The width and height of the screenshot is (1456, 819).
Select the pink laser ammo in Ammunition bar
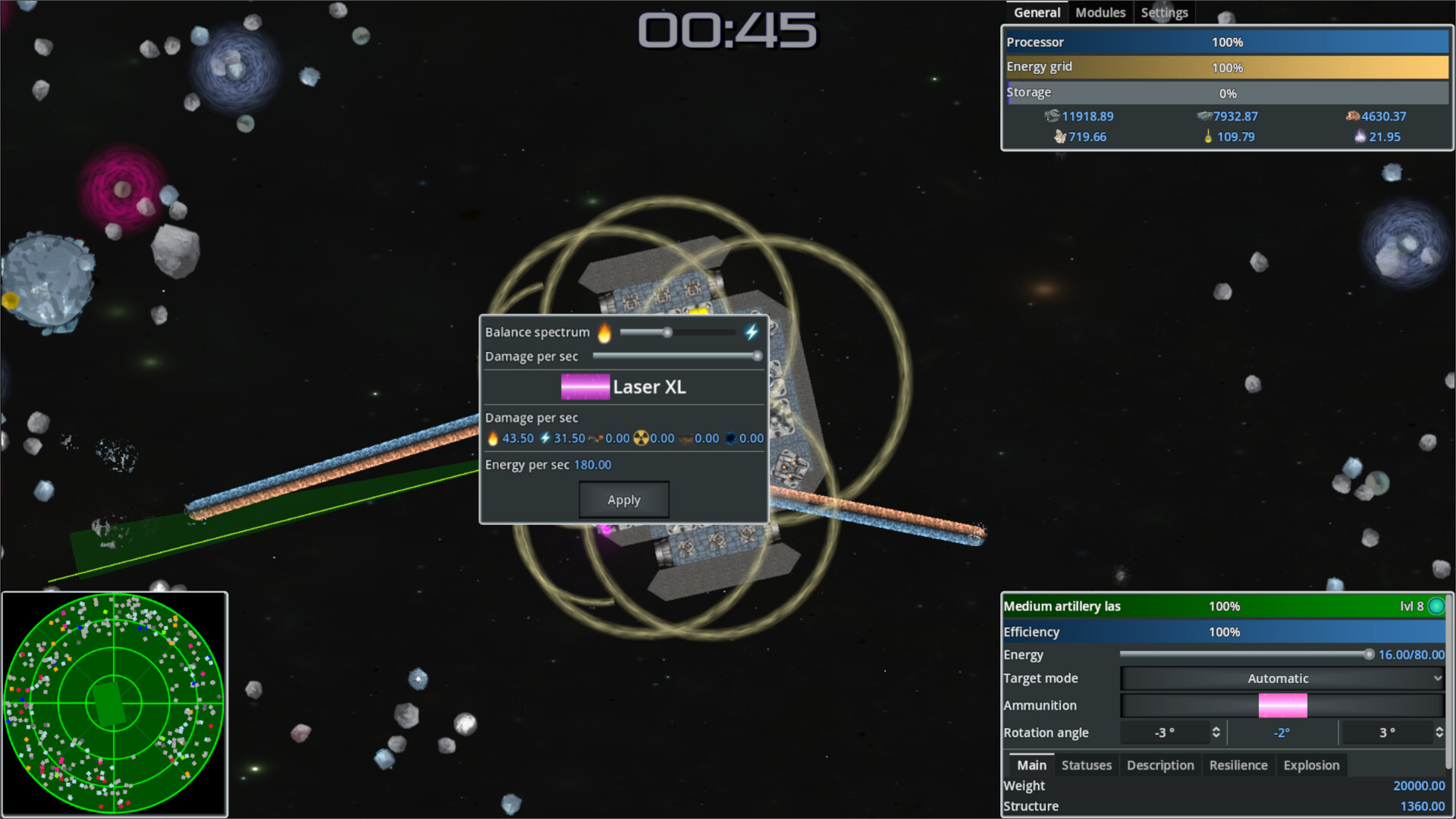coord(1282,705)
